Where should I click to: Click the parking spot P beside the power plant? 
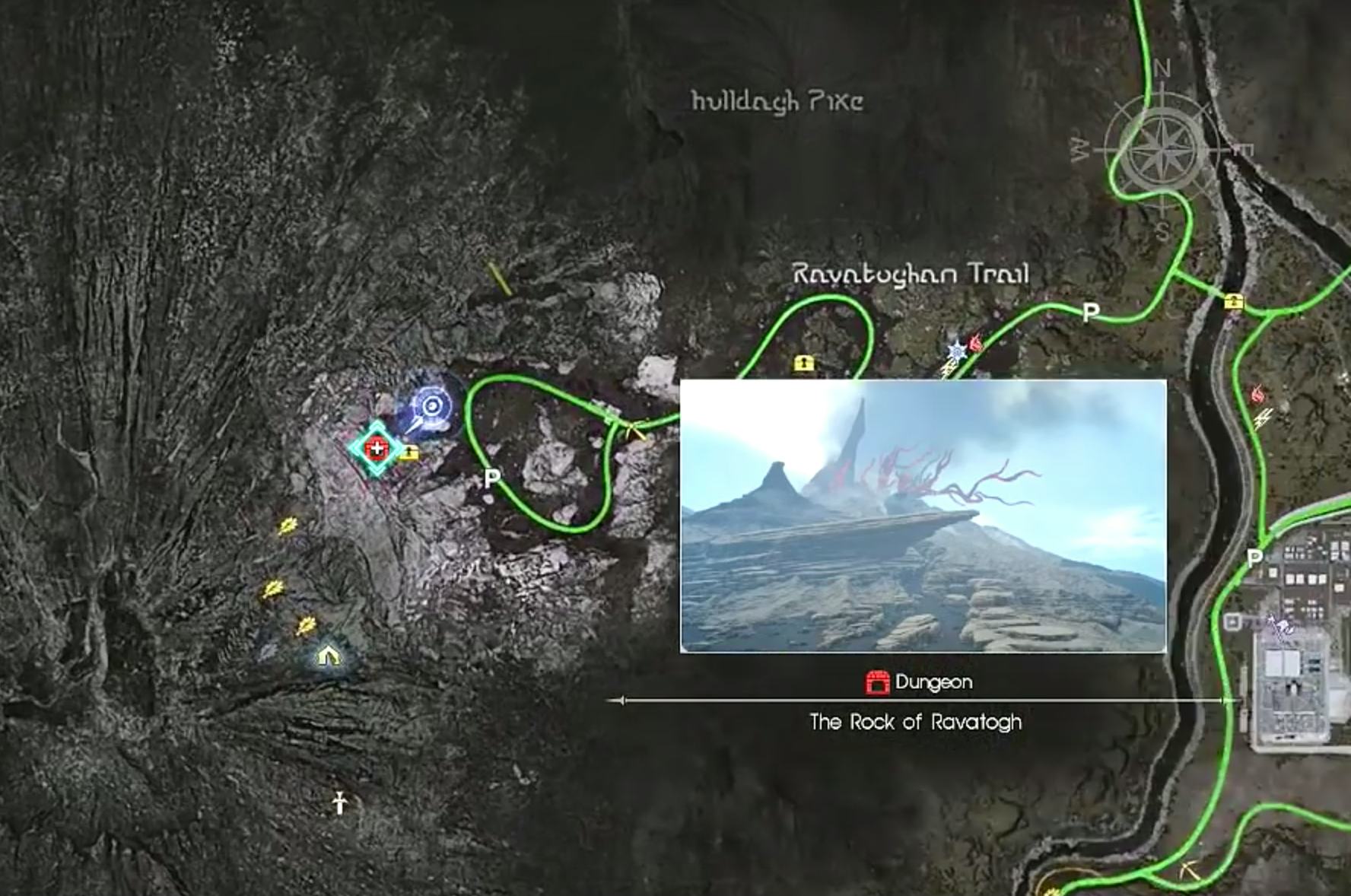[x=1255, y=558]
